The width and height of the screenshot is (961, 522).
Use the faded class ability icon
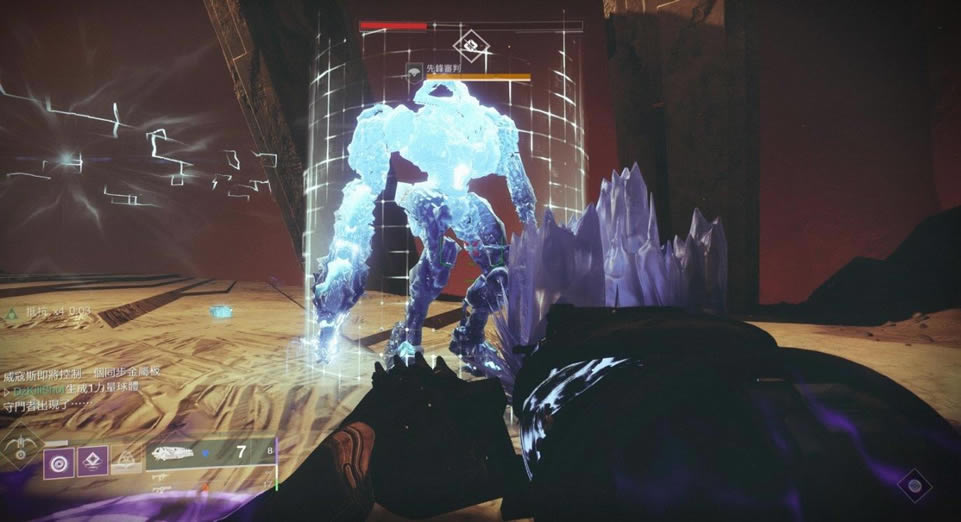(125, 461)
